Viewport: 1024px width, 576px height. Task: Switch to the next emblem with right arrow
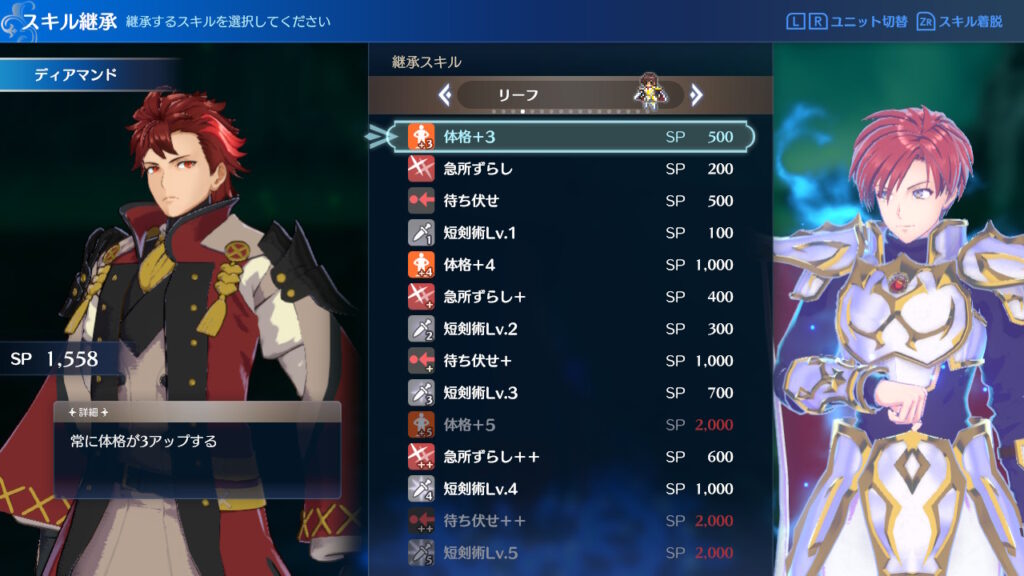[696, 95]
